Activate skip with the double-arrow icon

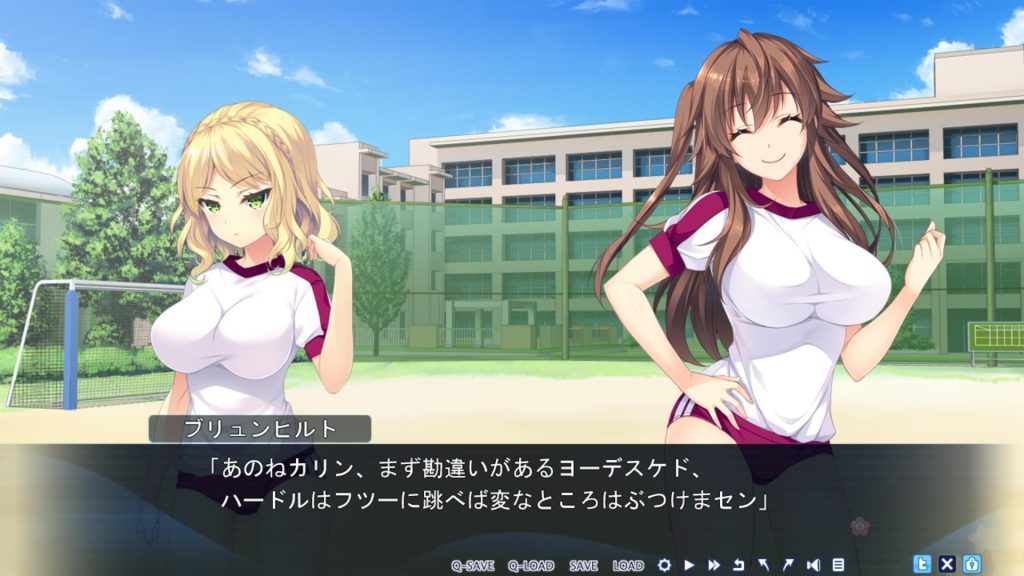pos(714,565)
